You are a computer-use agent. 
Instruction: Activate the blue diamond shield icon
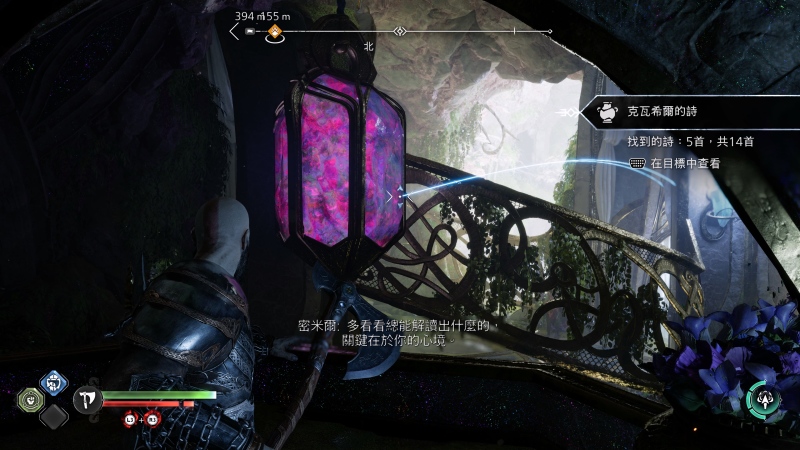pos(52,382)
